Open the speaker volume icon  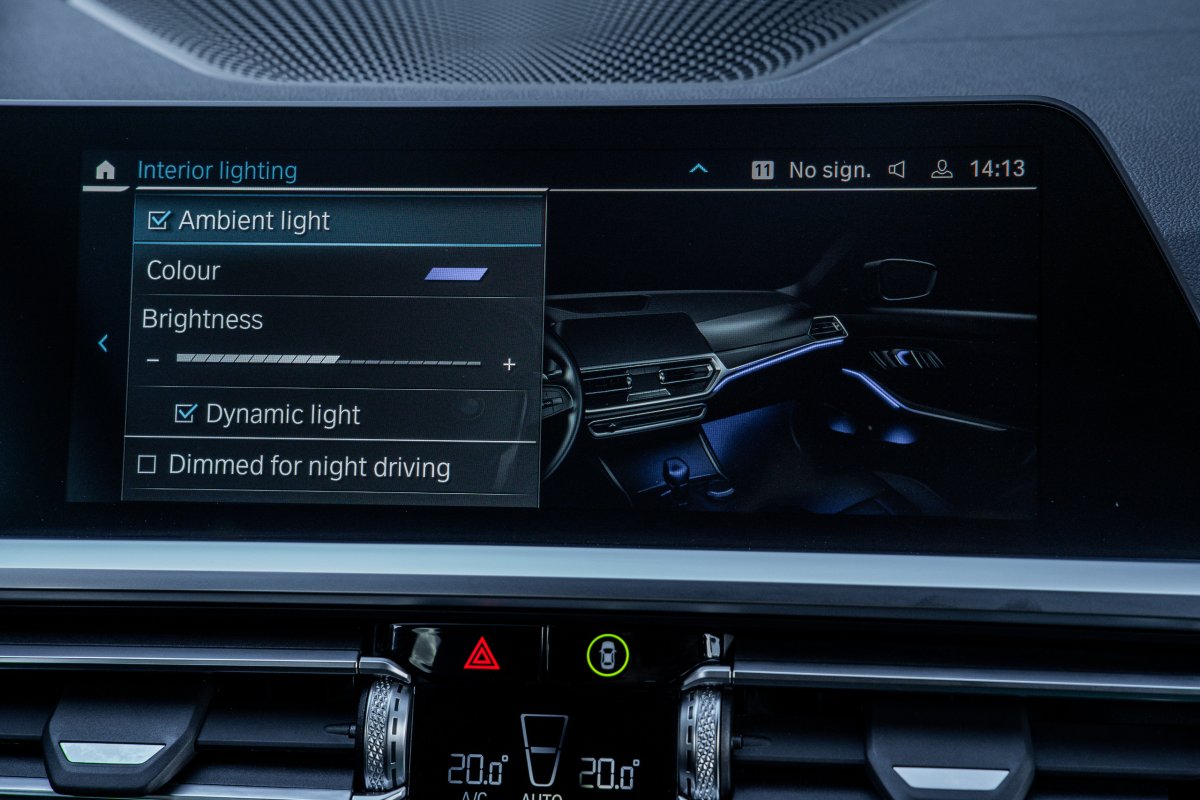coord(896,170)
